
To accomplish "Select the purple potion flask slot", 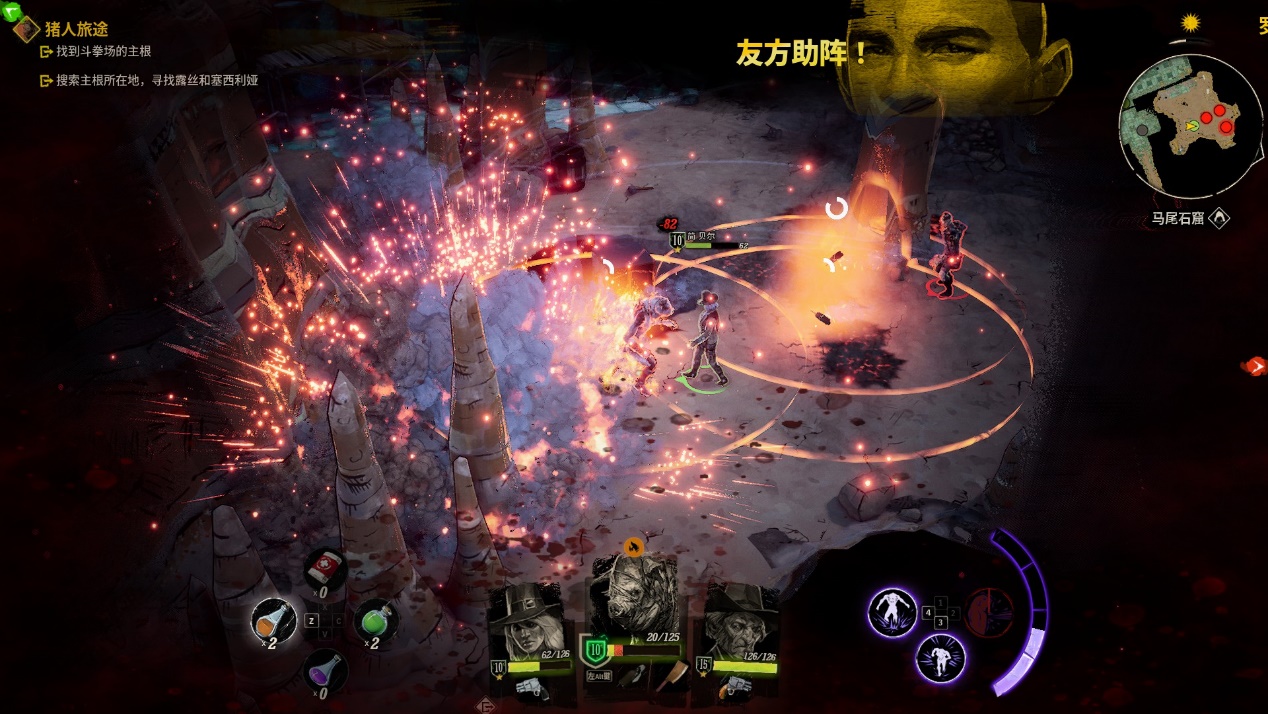I will tap(326, 669).
